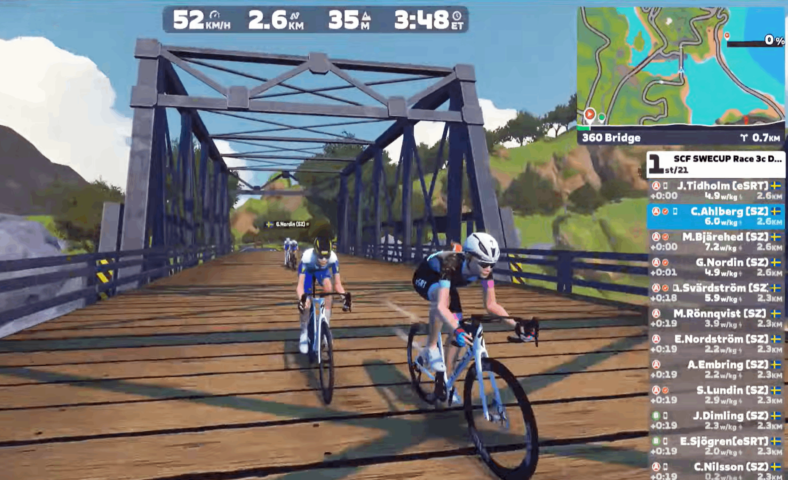Open the SCF SWECUP race position header
The height and width of the screenshot is (480, 788).
pyautogui.click(x=715, y=163)
